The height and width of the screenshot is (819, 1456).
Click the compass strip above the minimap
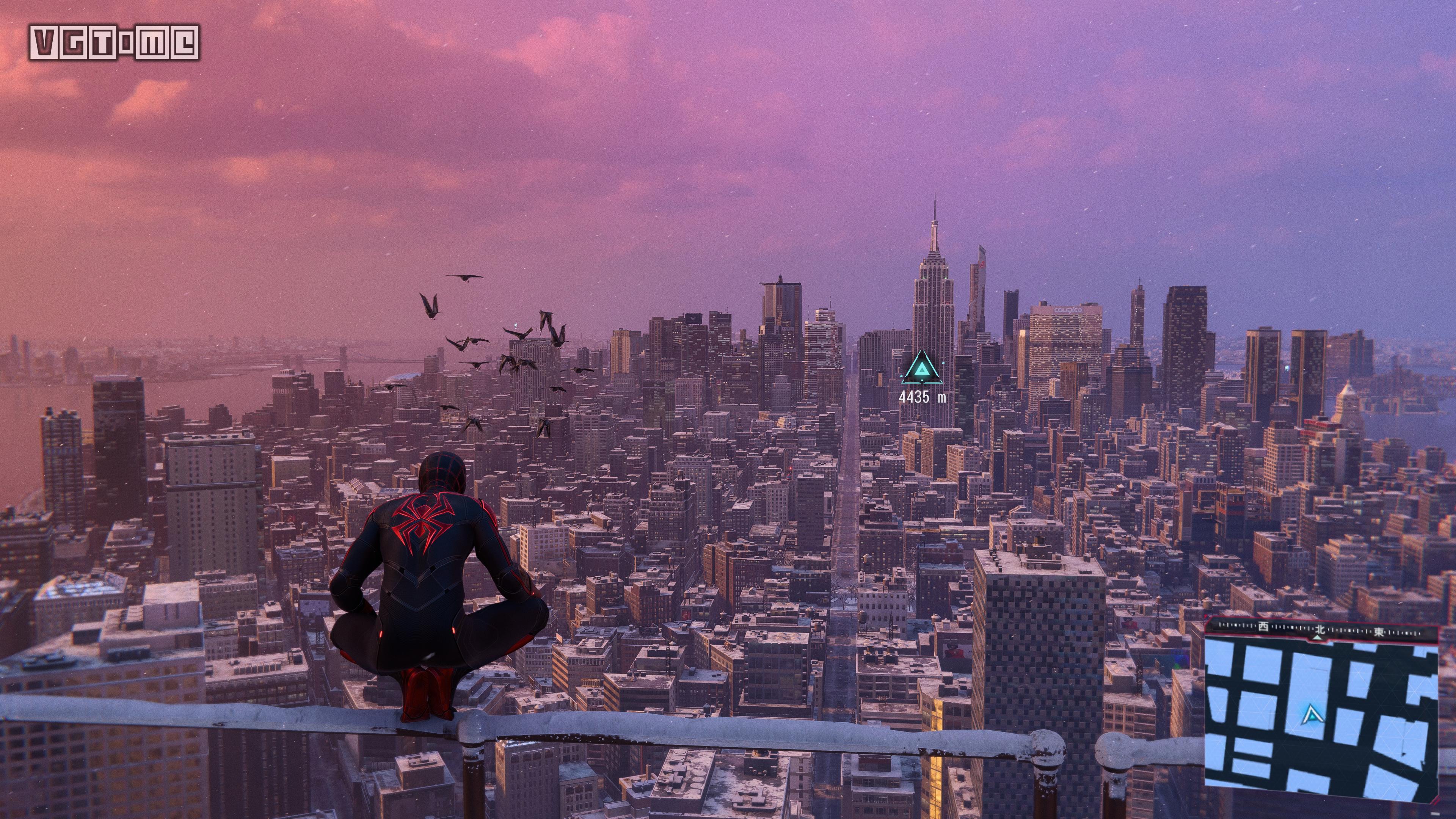pos(1321,629)
